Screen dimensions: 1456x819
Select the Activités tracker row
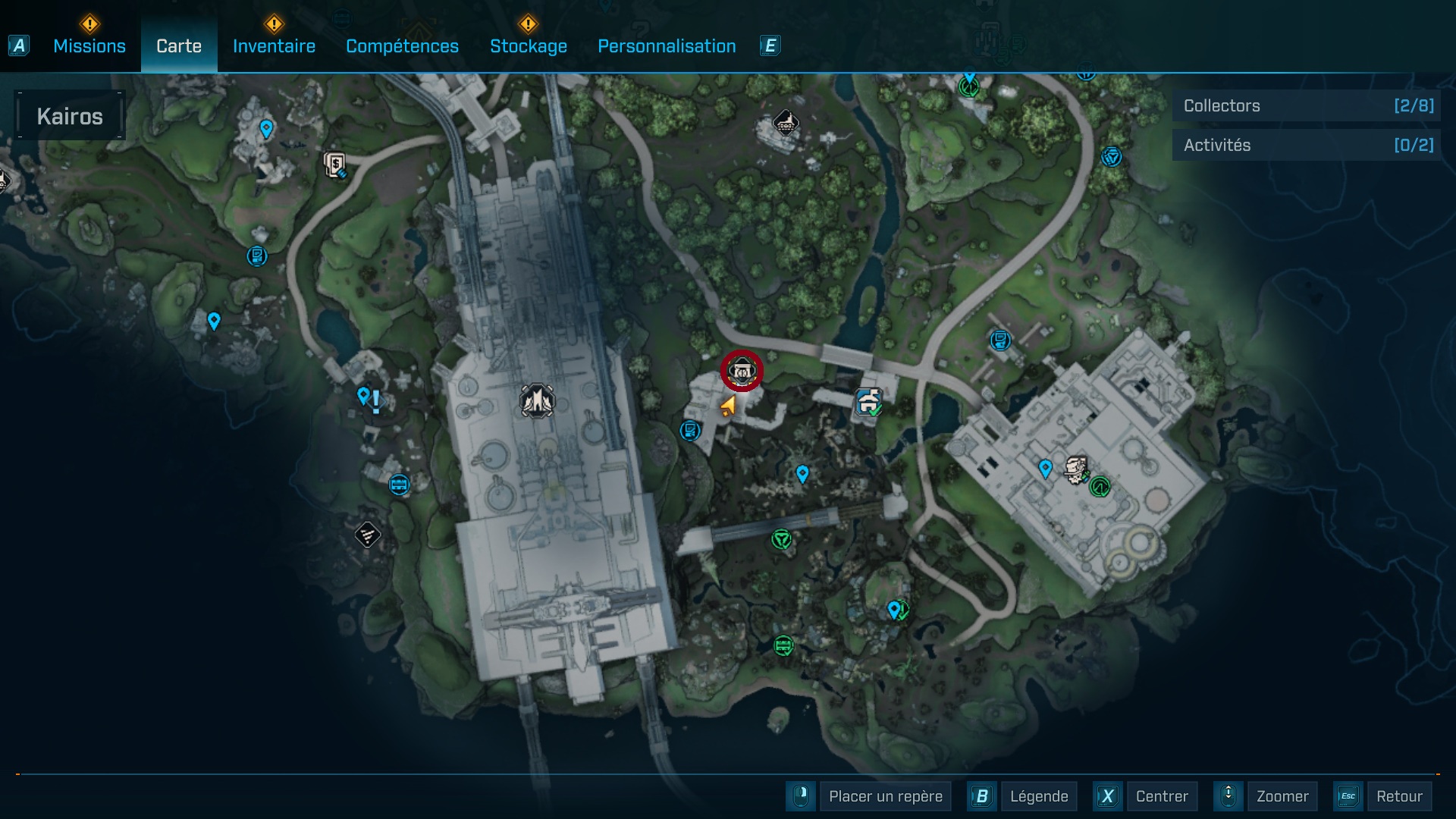(x=1307, y=145)
